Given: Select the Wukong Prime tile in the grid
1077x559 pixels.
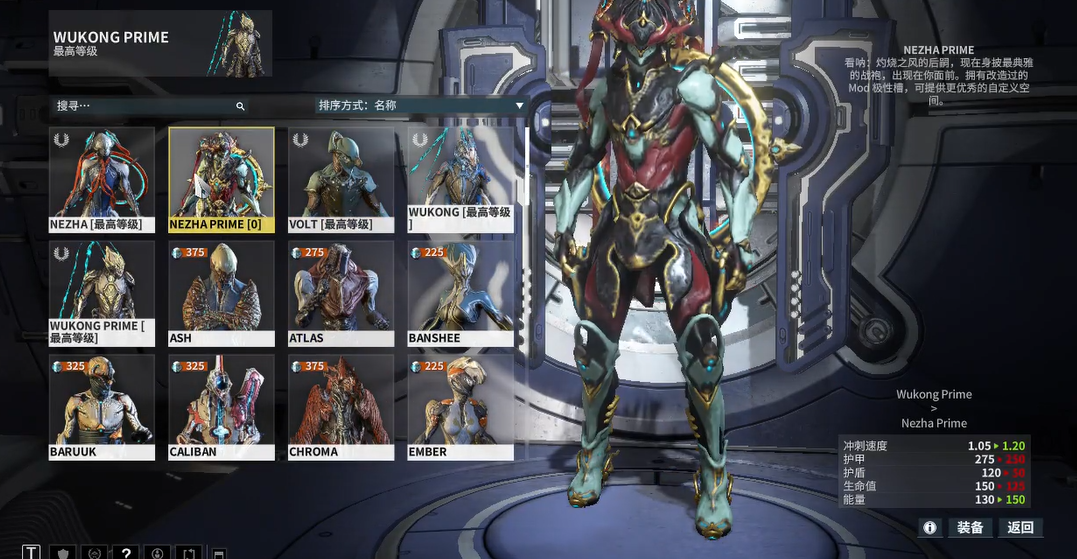Looking at the screenshot, I should point(102,293).
